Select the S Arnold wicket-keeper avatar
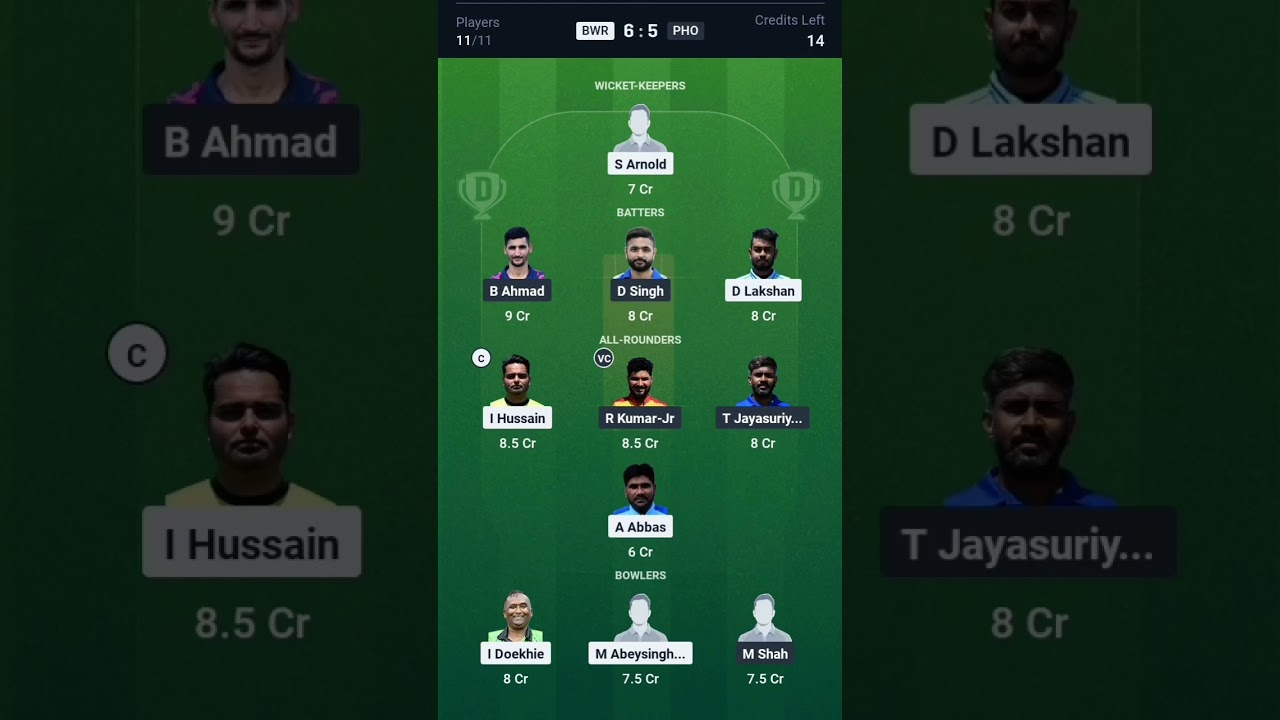Image resolution: width=1280 pixels, height=720 pixels. click(x=640, y=128)
